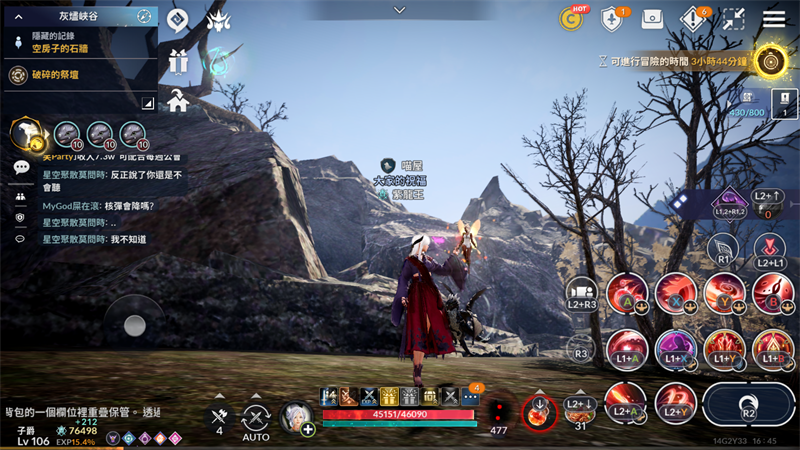
Task: Tap the return-home house icon
Action: click(179, 100)
